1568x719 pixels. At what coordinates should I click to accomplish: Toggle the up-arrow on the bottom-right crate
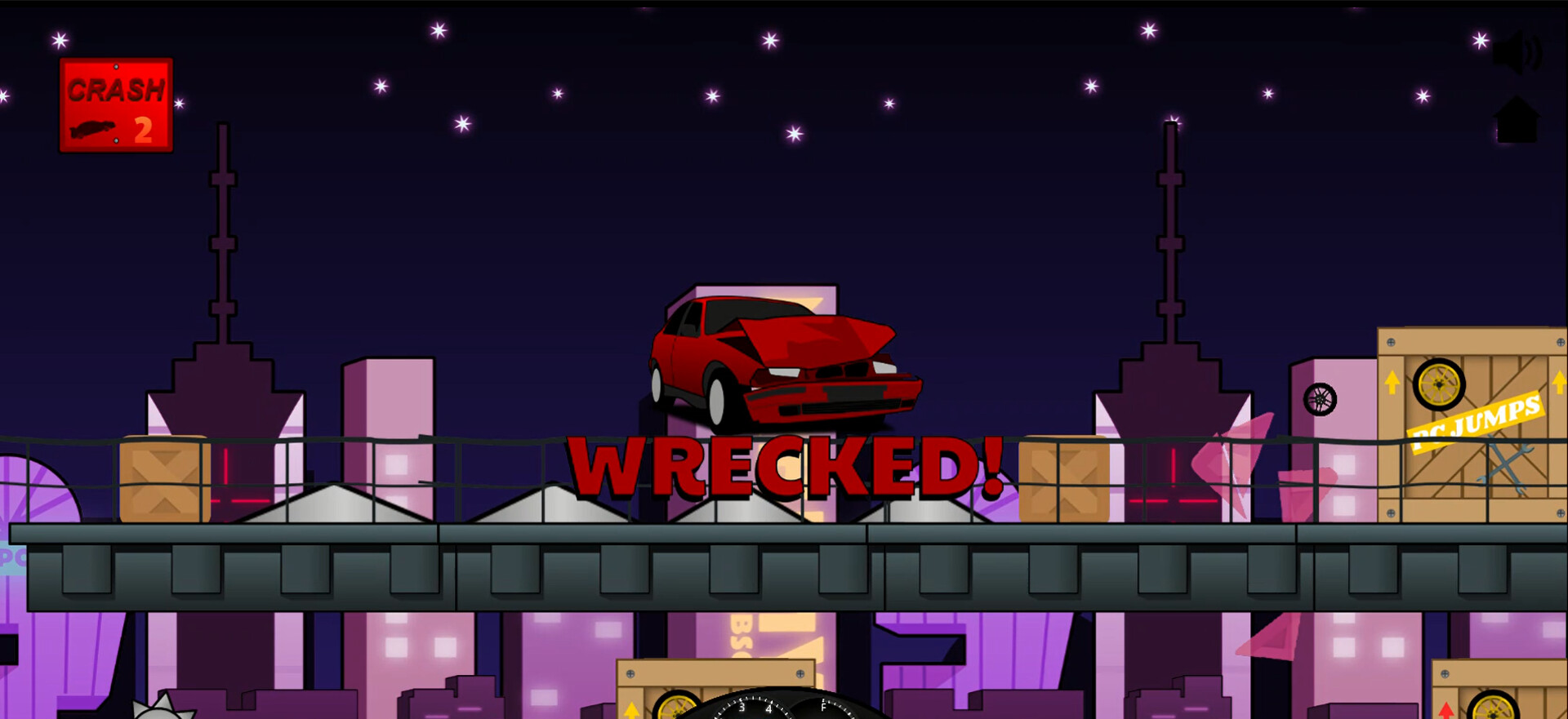(1446, 712)
